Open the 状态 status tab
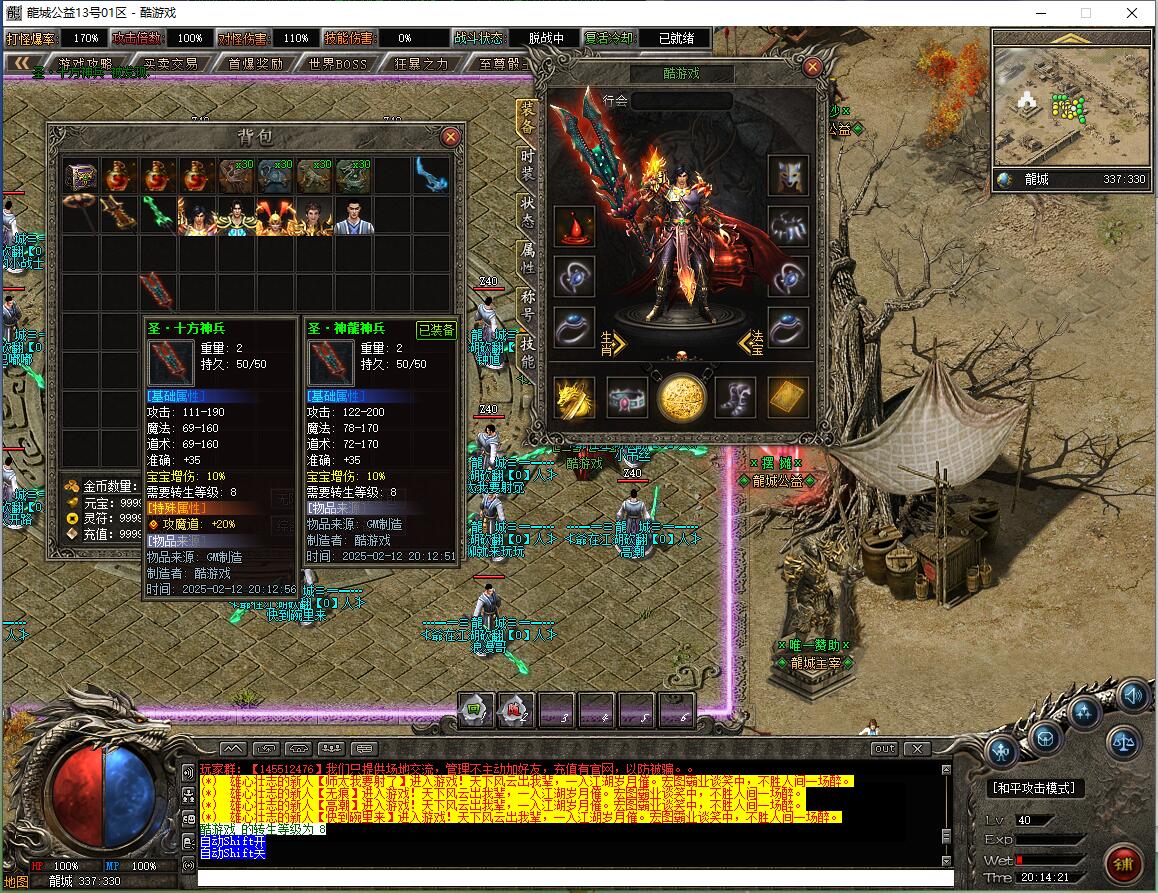This screenshot has width=1158, height=893. [x=528, y=211]
